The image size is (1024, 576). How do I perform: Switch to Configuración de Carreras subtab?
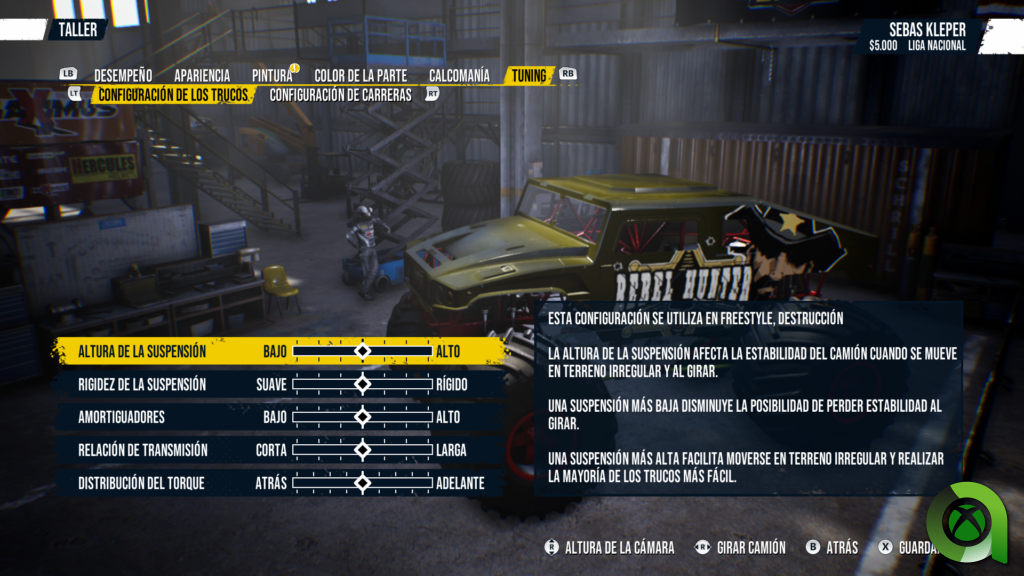point(340,96)
